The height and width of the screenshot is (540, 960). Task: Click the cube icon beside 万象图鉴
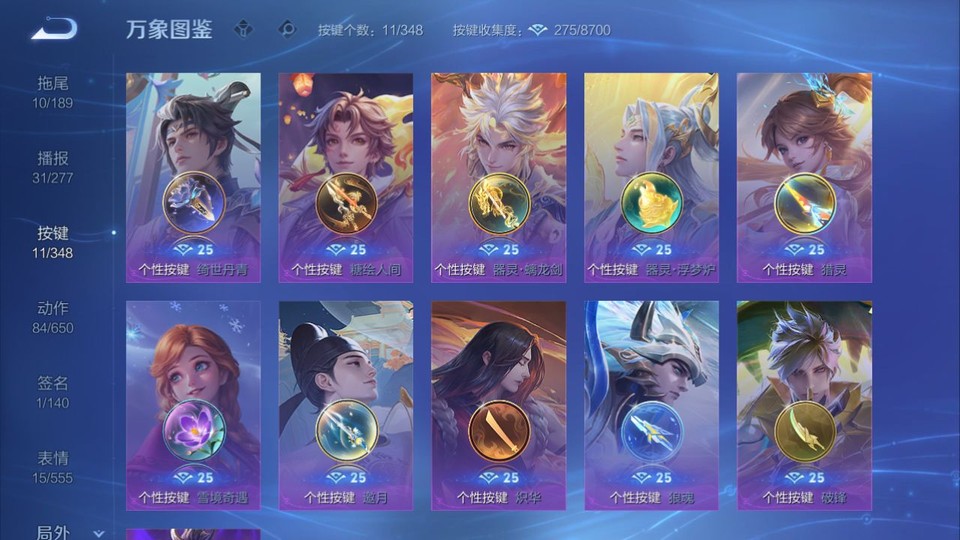coord(243,30)
